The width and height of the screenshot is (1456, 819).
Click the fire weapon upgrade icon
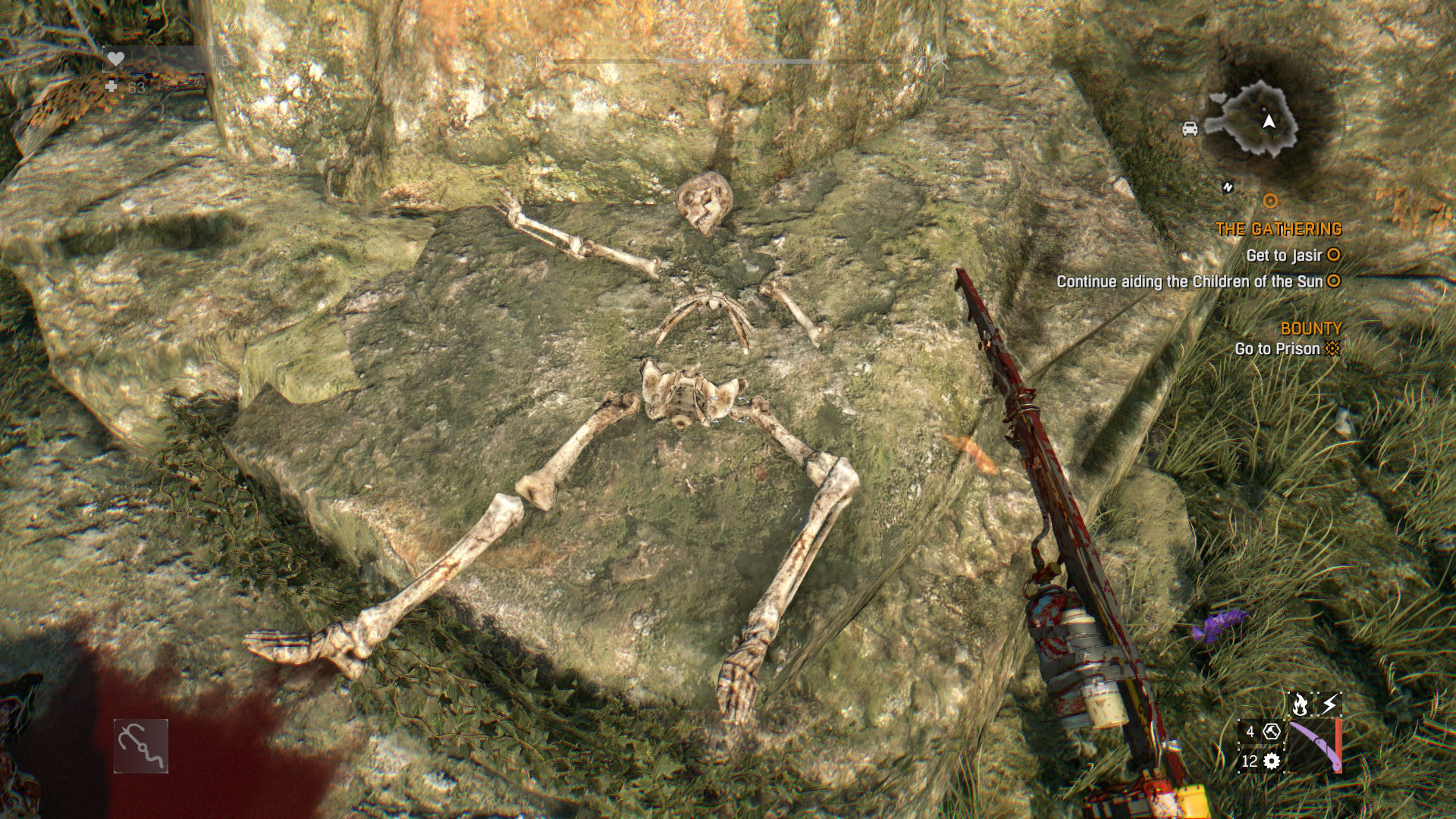pos(1300,704)
